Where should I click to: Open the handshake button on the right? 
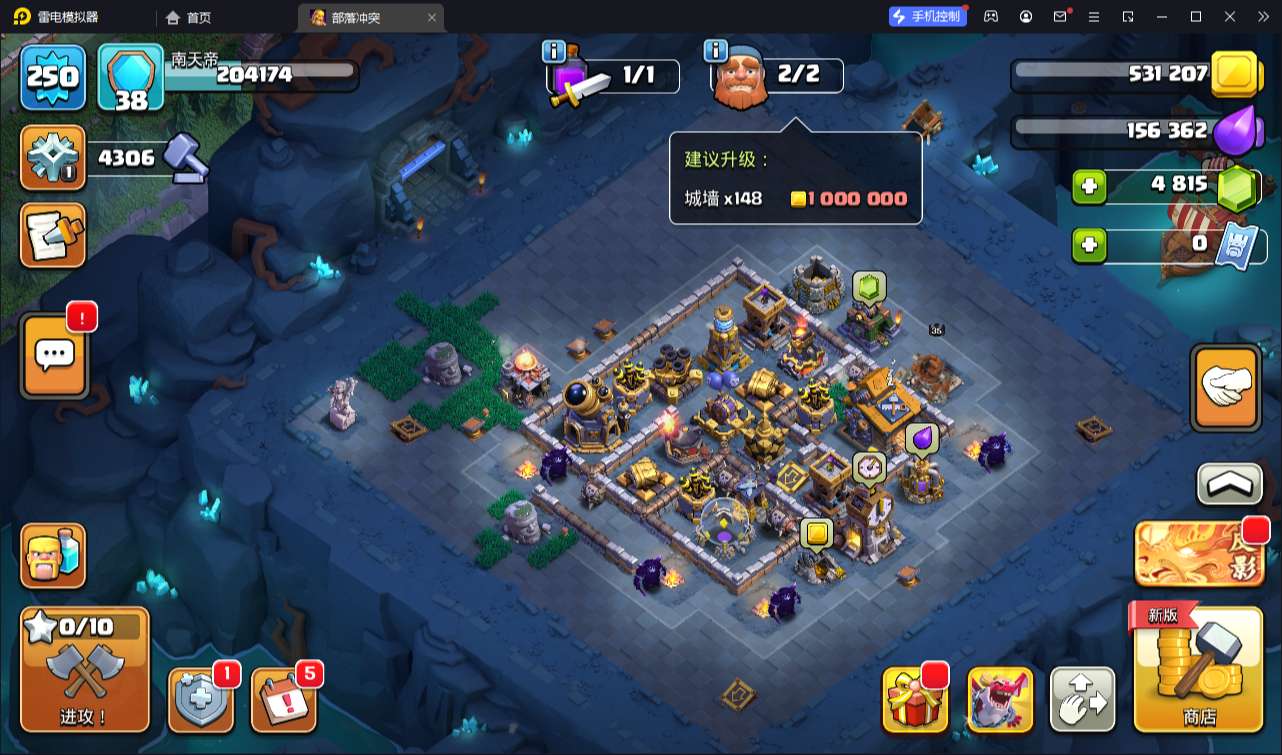1225,388
